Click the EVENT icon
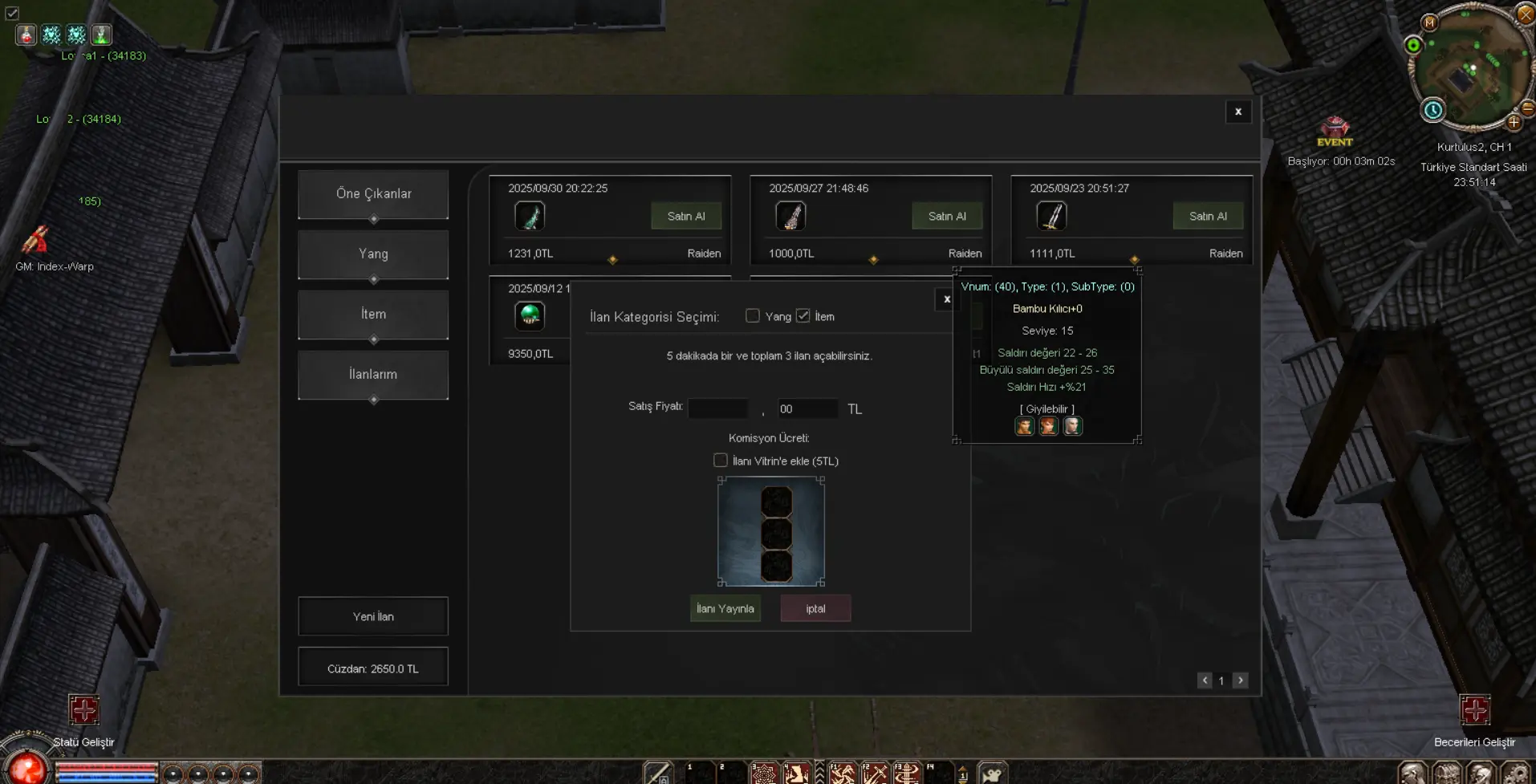The width and height of the screenshot is (1536, 784). tap(1335, 131)
